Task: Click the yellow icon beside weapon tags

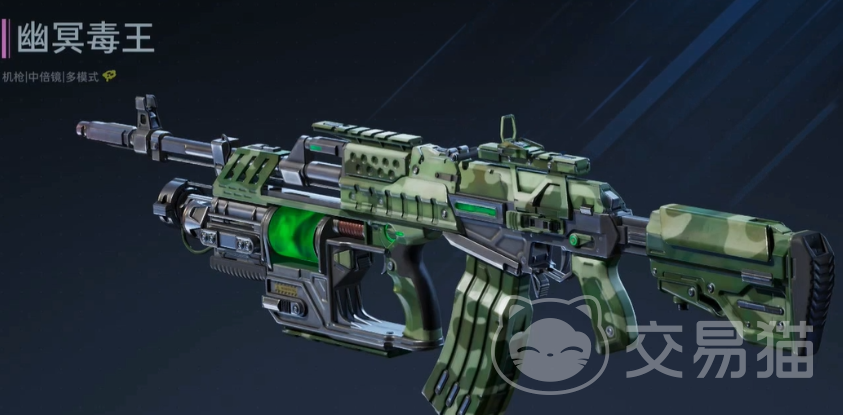Action: pyautogui.click(x=109, y=76)
